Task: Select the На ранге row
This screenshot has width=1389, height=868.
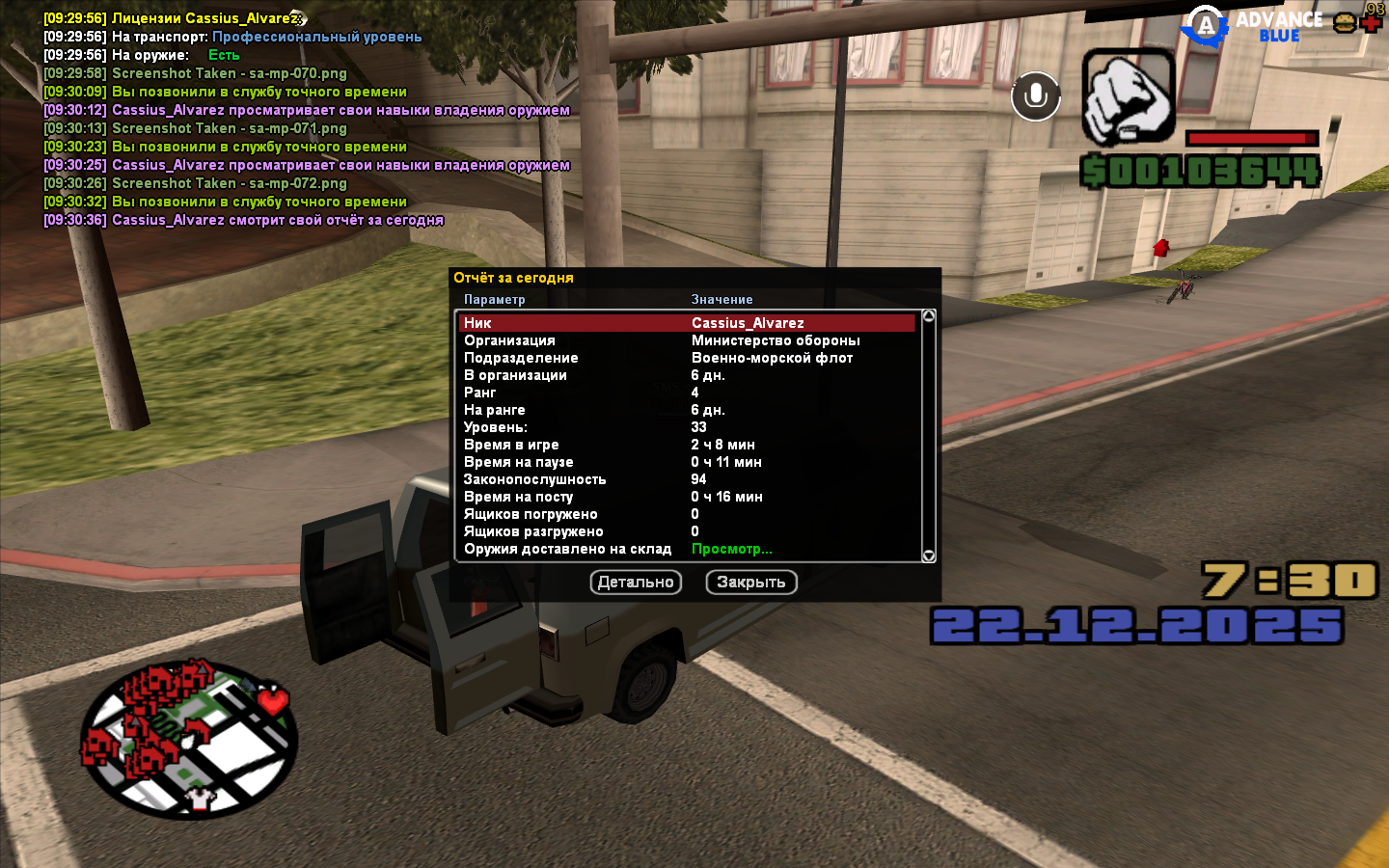Action: pyautogui.click(x=687, y=410)
